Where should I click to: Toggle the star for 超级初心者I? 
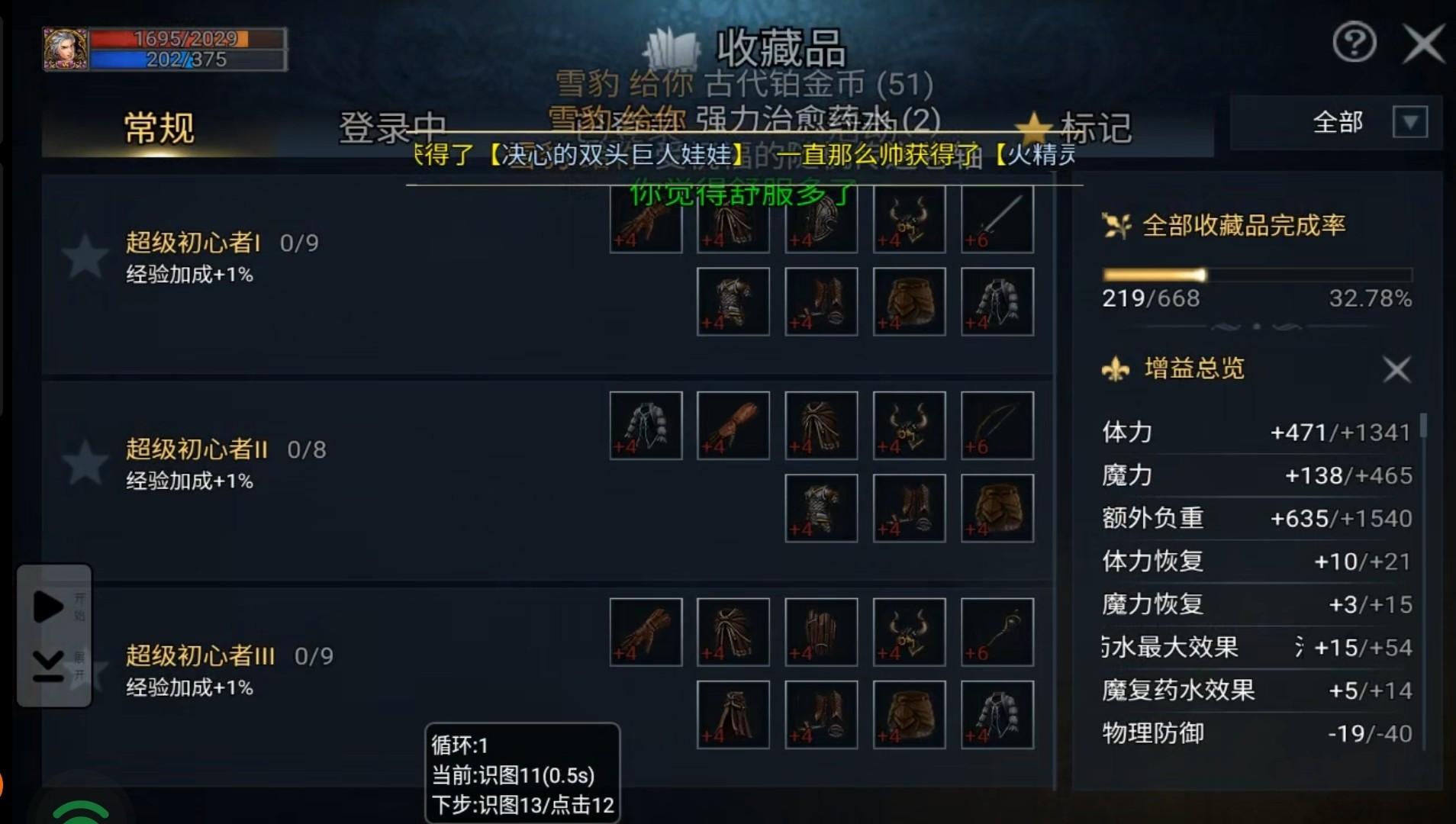(x=85, y=256)
